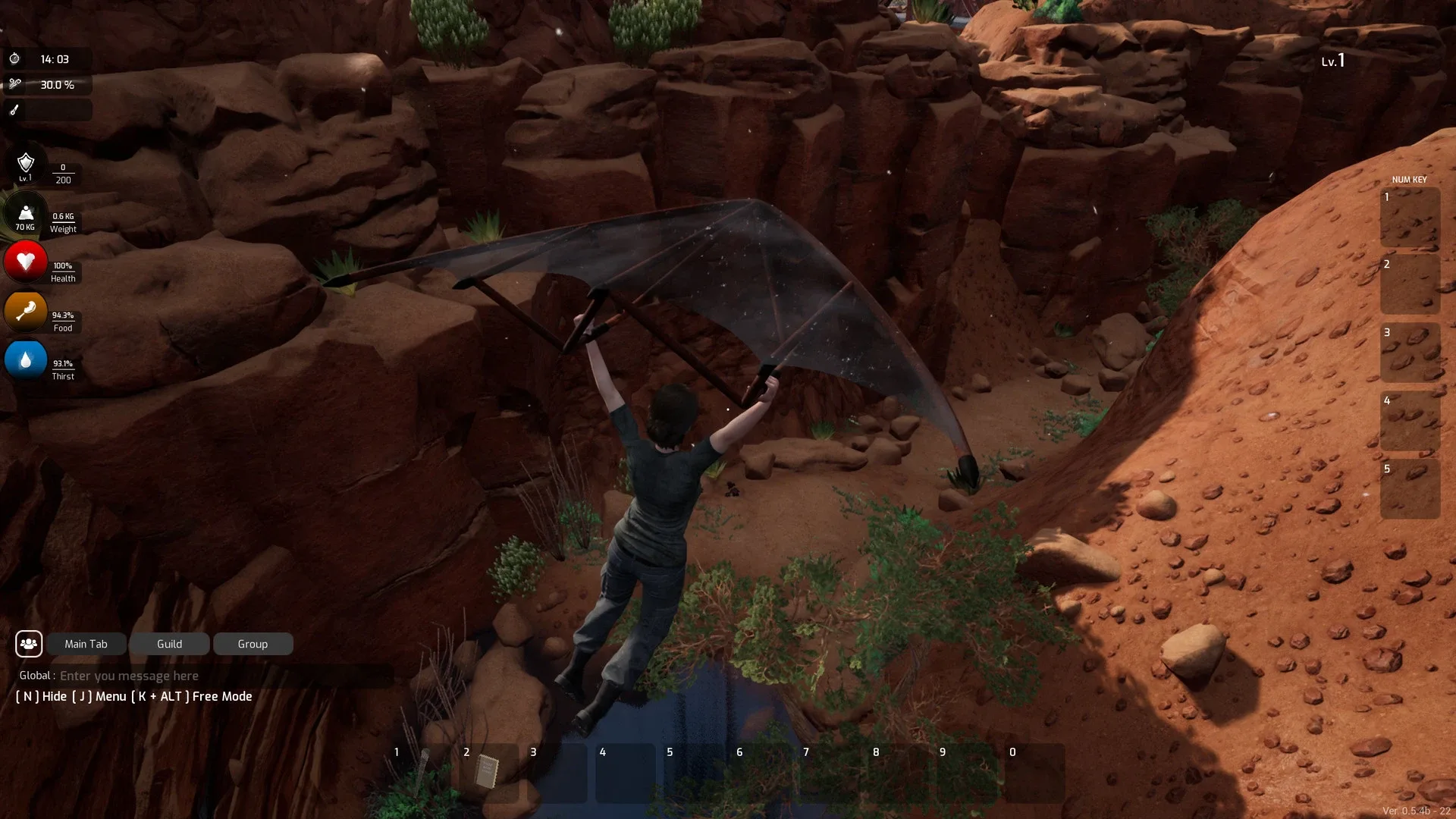
Task: Click the red Health heart icon
Action: 25,263
